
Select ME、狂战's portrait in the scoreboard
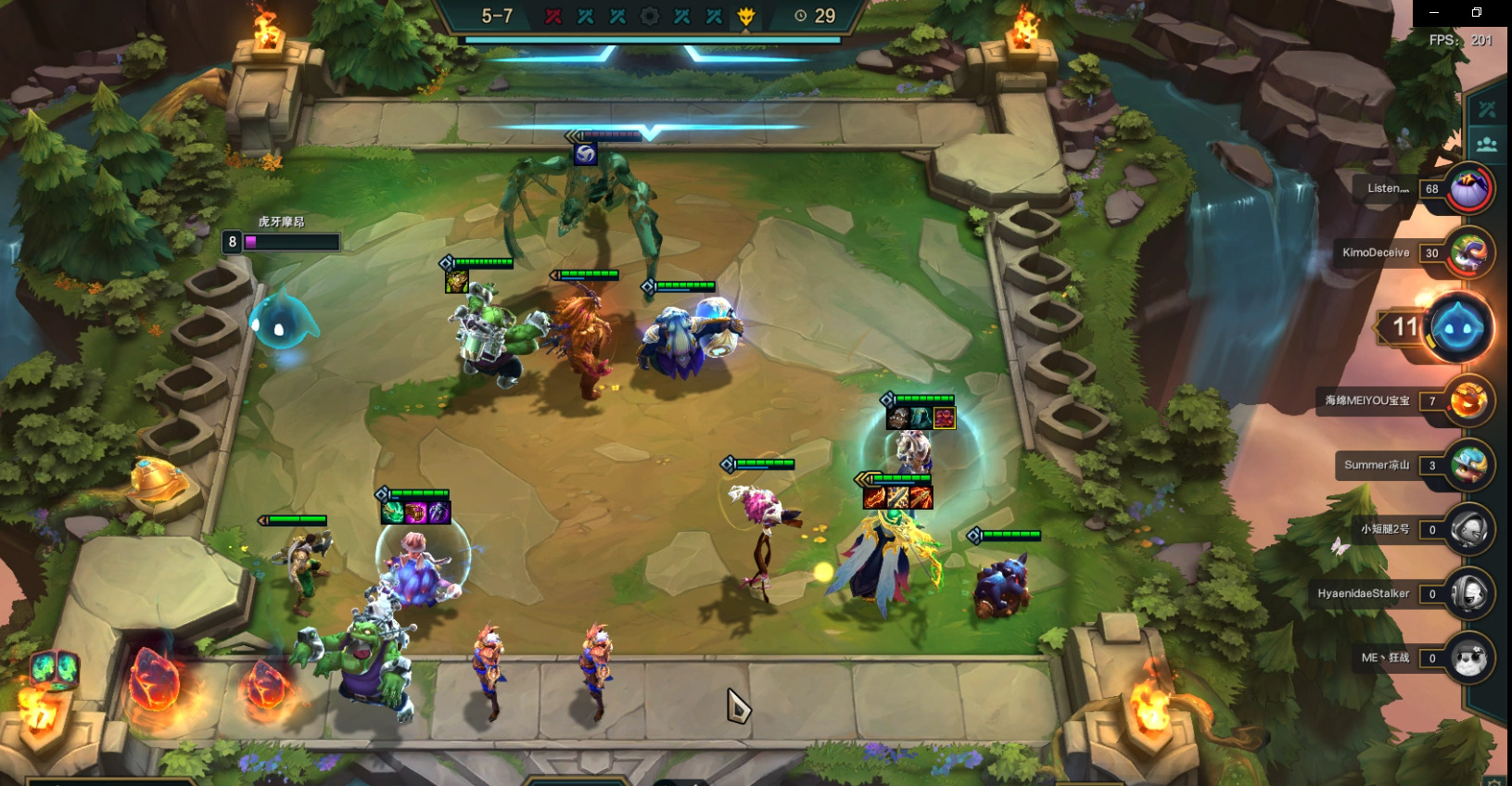[1468, 658]
